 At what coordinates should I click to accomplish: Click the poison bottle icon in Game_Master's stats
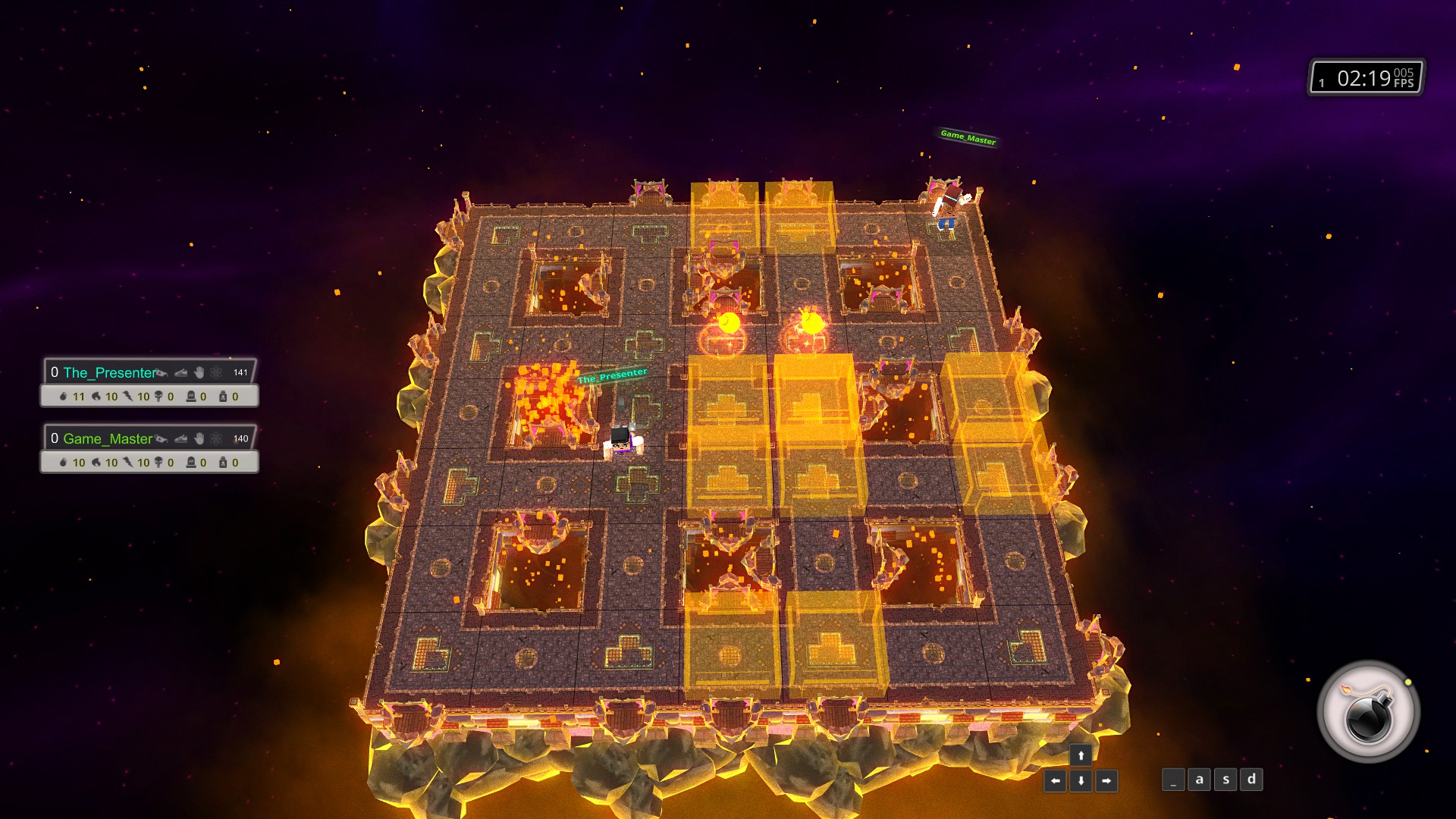coord(223,463)
